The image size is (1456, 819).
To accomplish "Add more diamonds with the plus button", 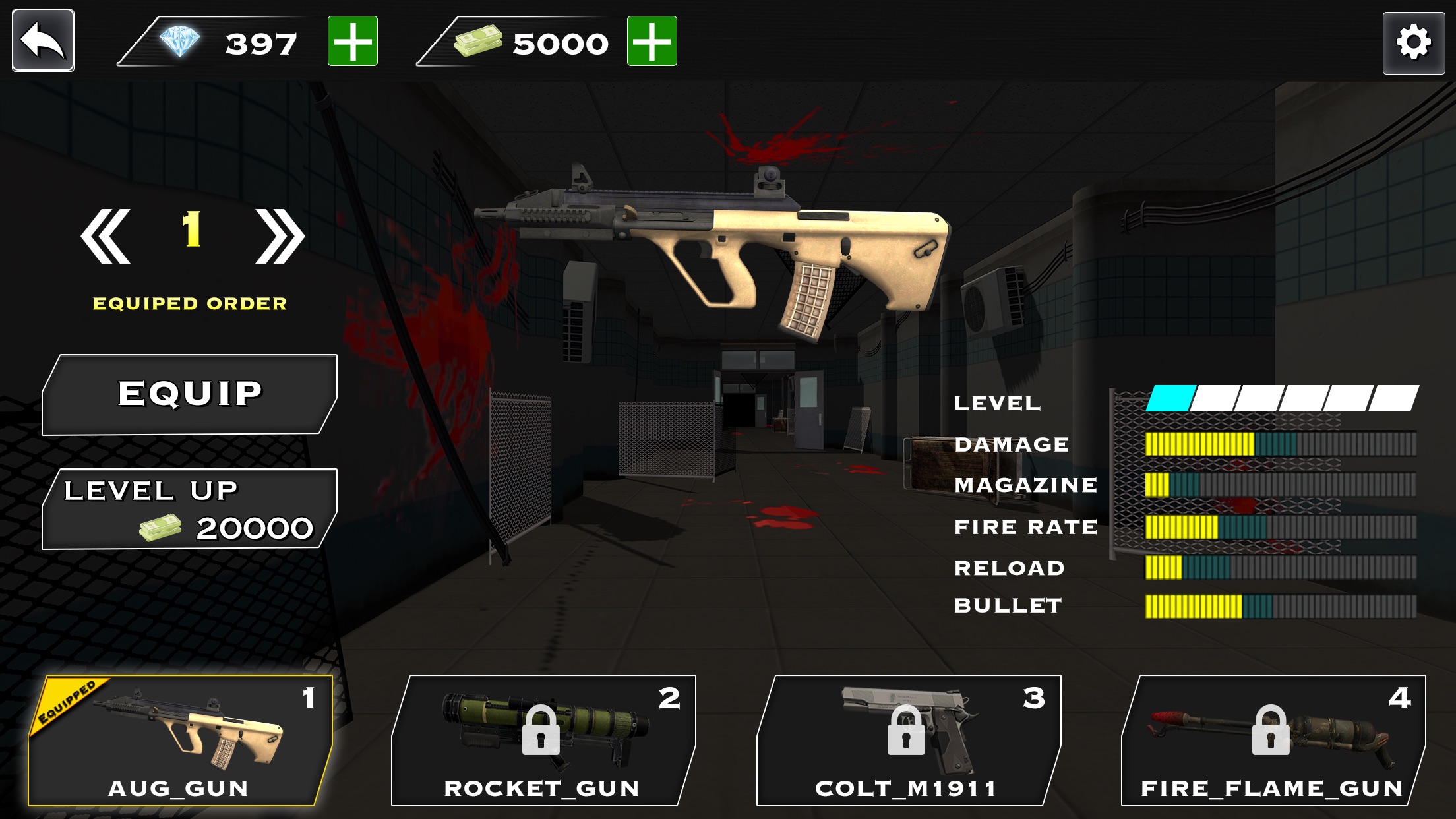I will 353,42.
